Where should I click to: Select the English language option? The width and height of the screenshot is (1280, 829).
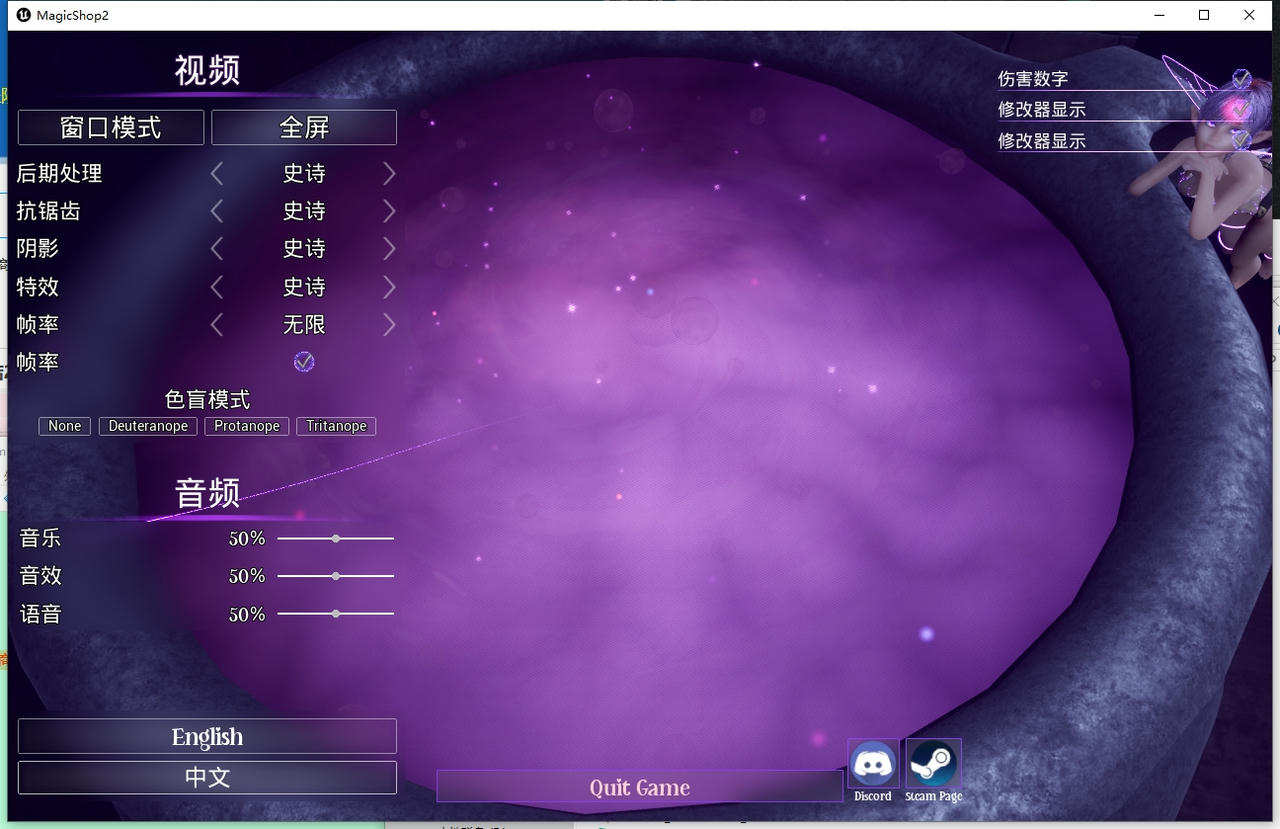pyautogui.click(x=207, y=736)
